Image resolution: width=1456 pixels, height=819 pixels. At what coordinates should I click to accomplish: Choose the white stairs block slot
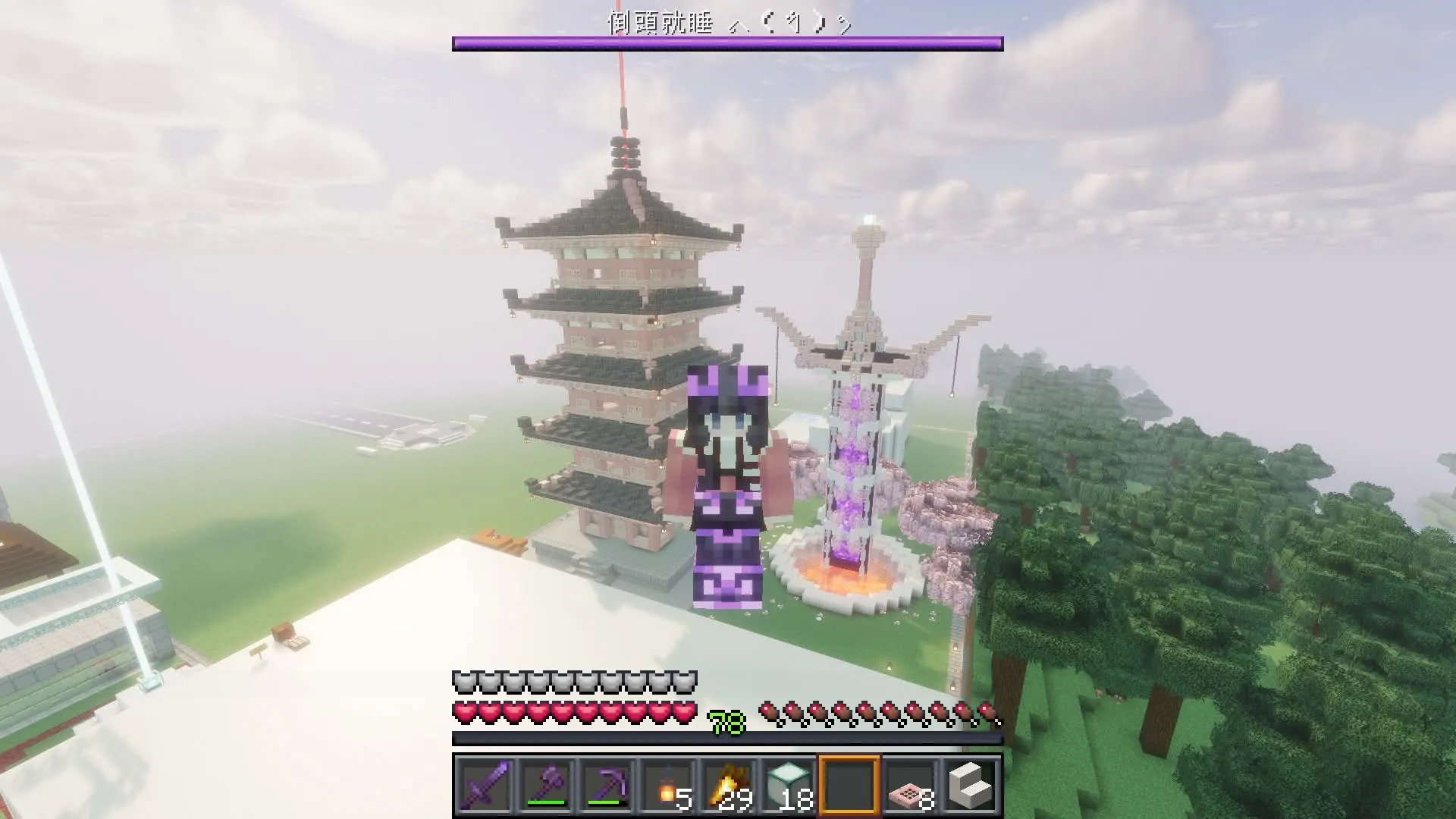970,785
